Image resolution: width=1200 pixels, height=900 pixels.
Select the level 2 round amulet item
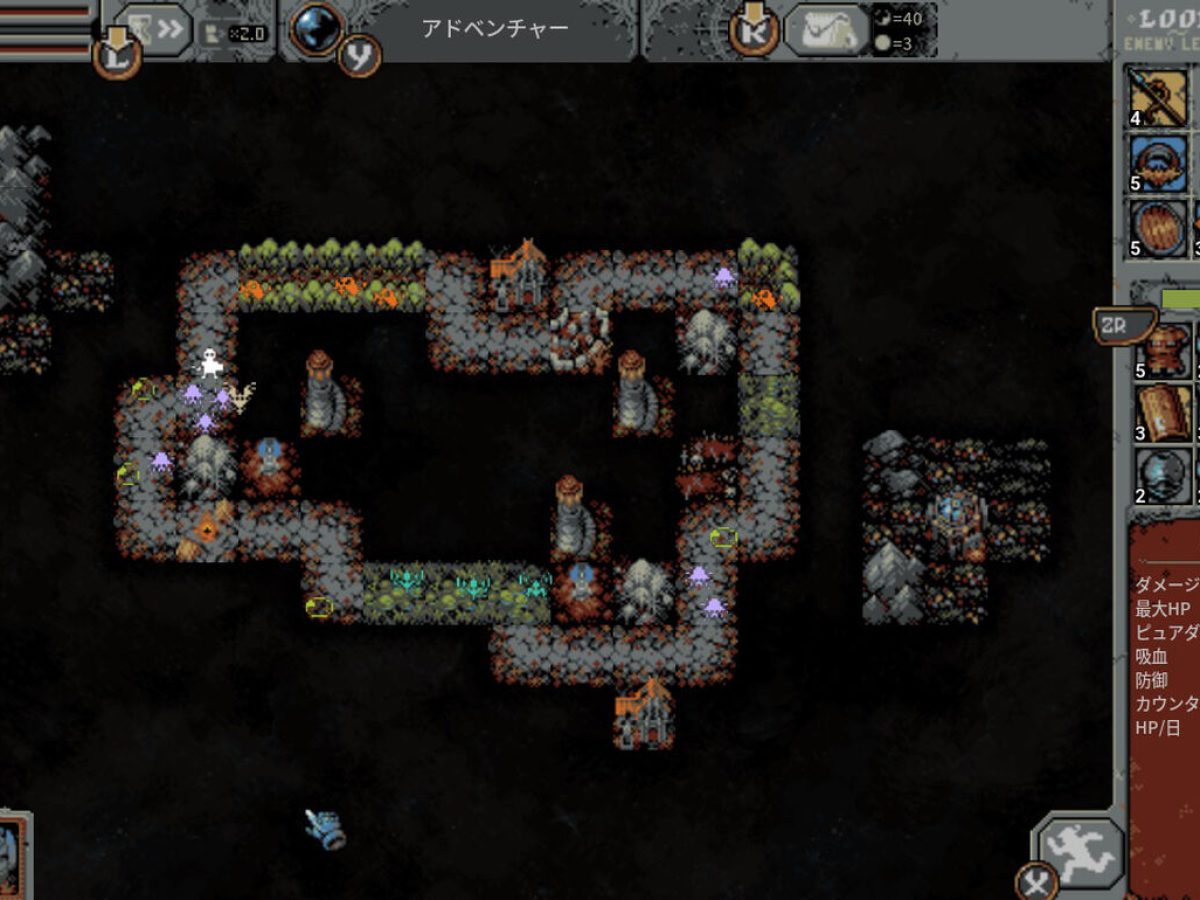[1163, 475]
